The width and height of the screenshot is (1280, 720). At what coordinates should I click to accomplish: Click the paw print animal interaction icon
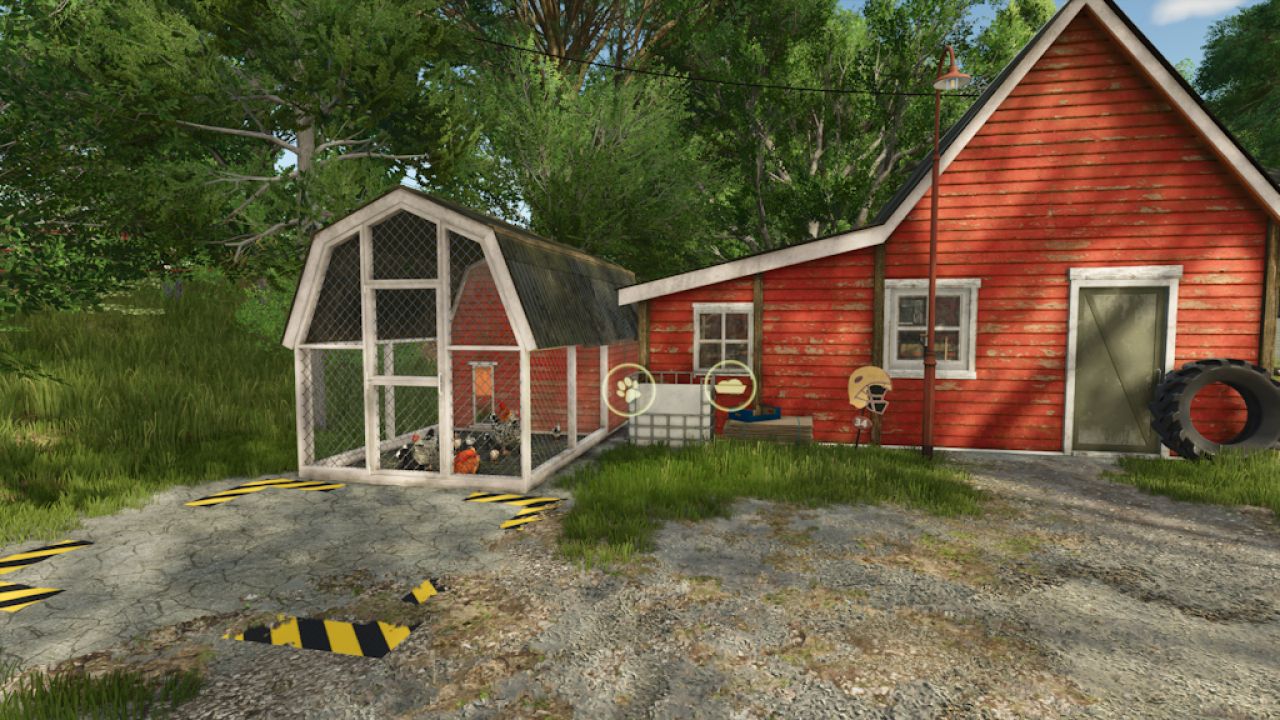[628, 389]
